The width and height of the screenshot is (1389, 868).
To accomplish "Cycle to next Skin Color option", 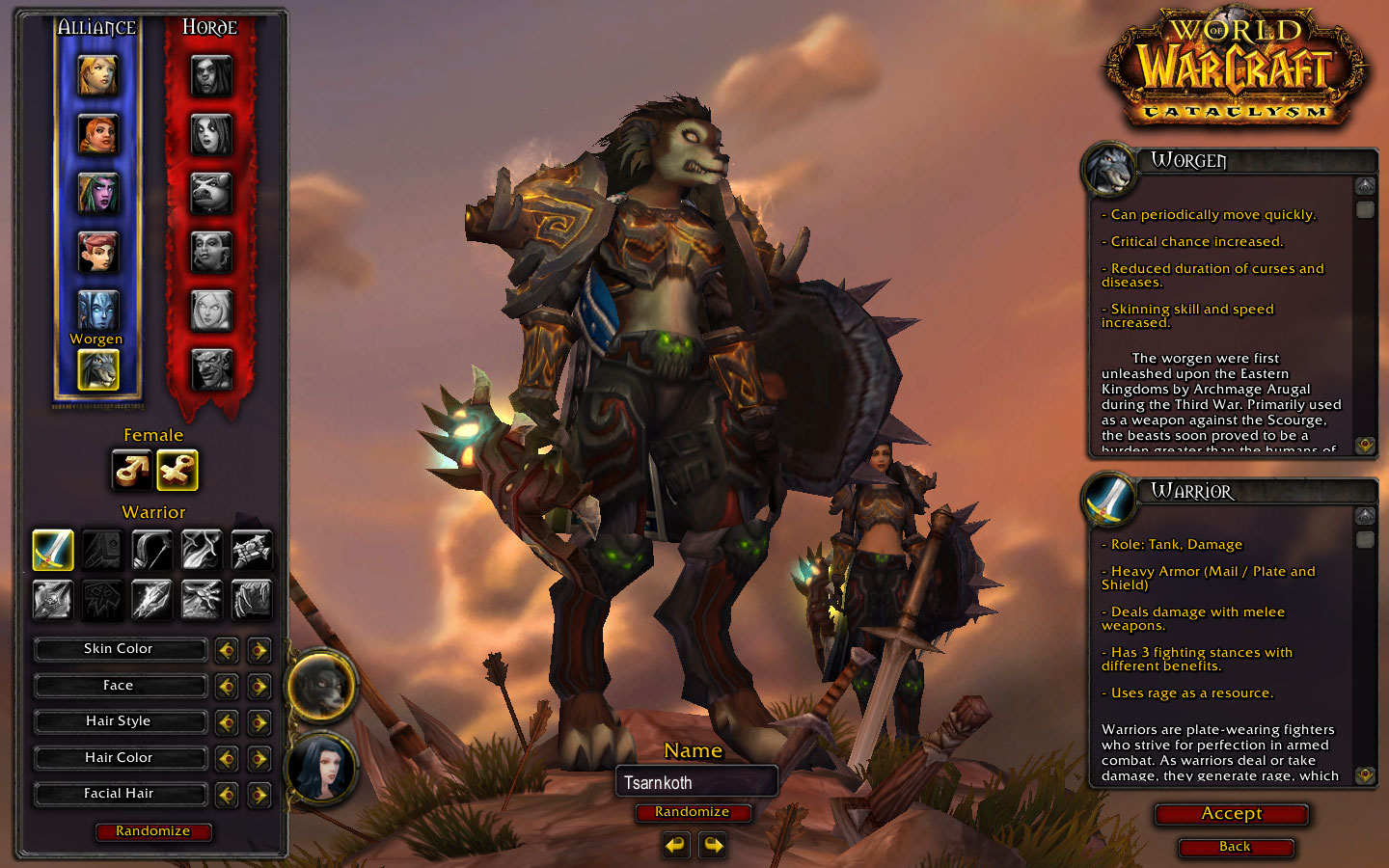I will pos(259,650).
